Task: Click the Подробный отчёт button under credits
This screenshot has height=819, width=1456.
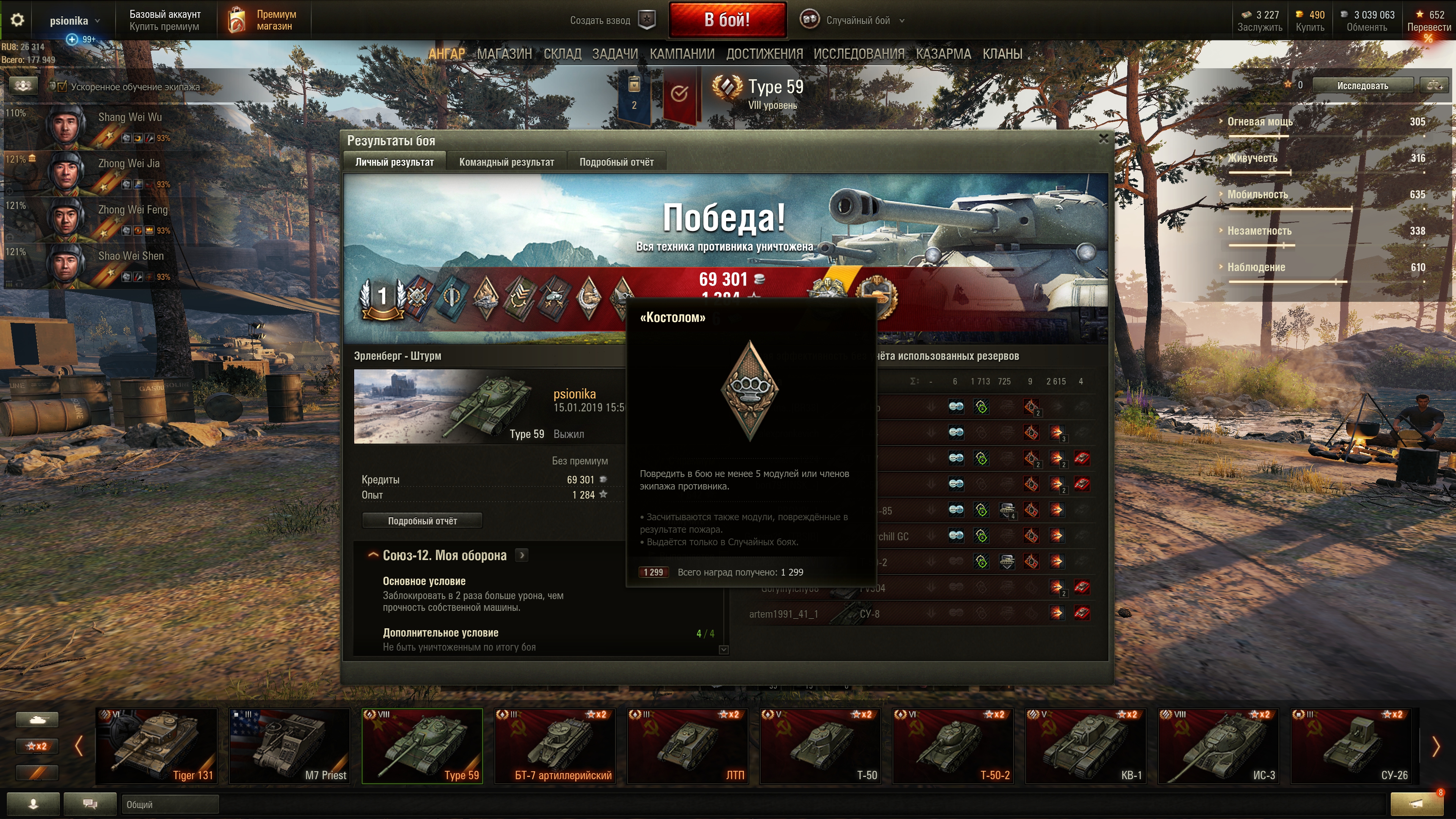Action: 422,521
